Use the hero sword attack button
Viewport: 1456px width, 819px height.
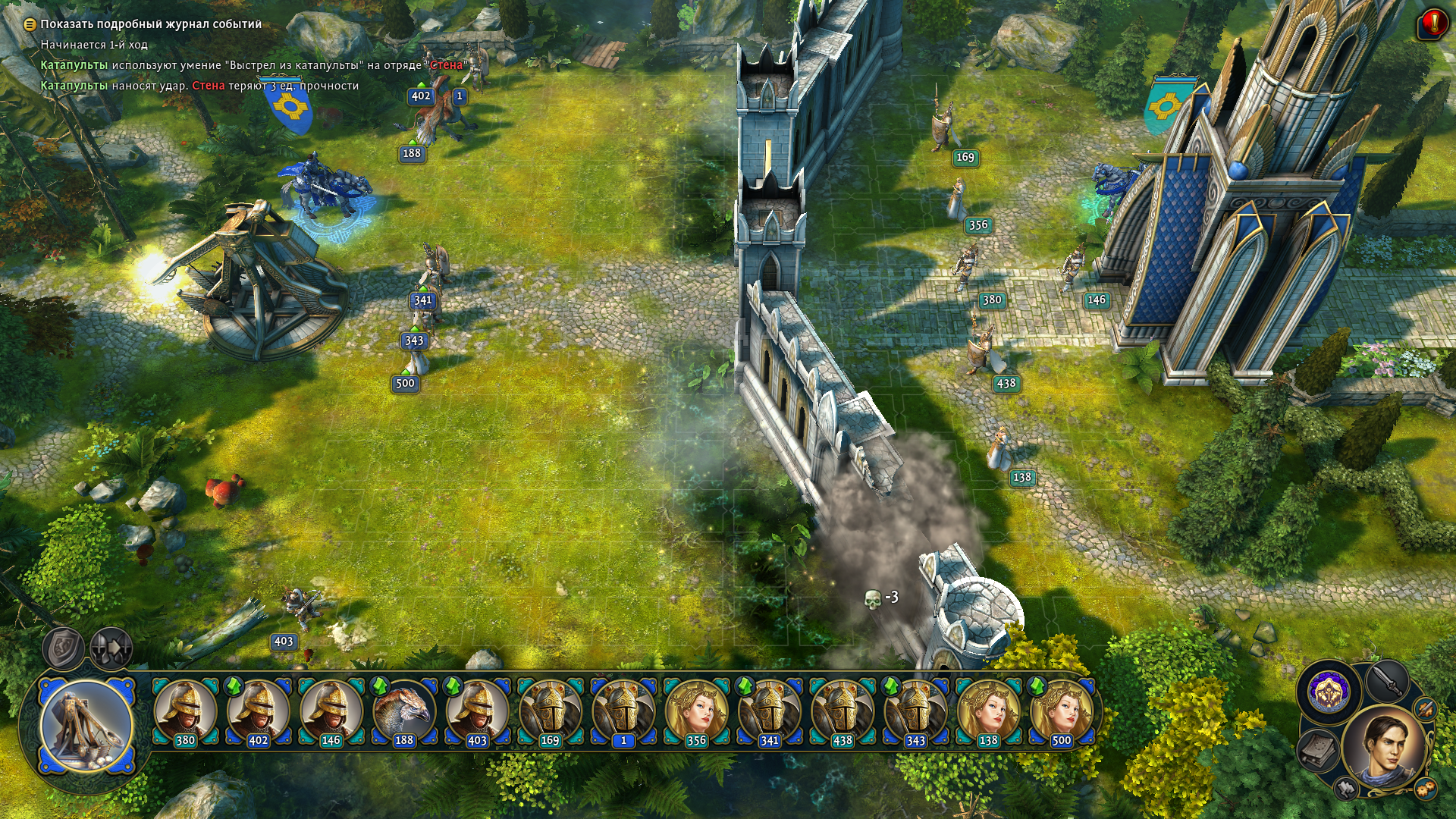tap(1387, 680)
